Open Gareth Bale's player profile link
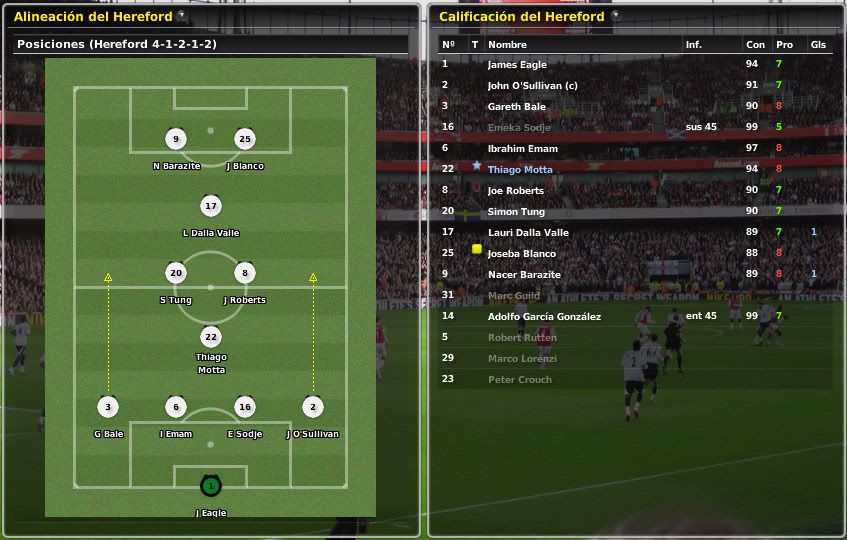 (x=516, y=107)
